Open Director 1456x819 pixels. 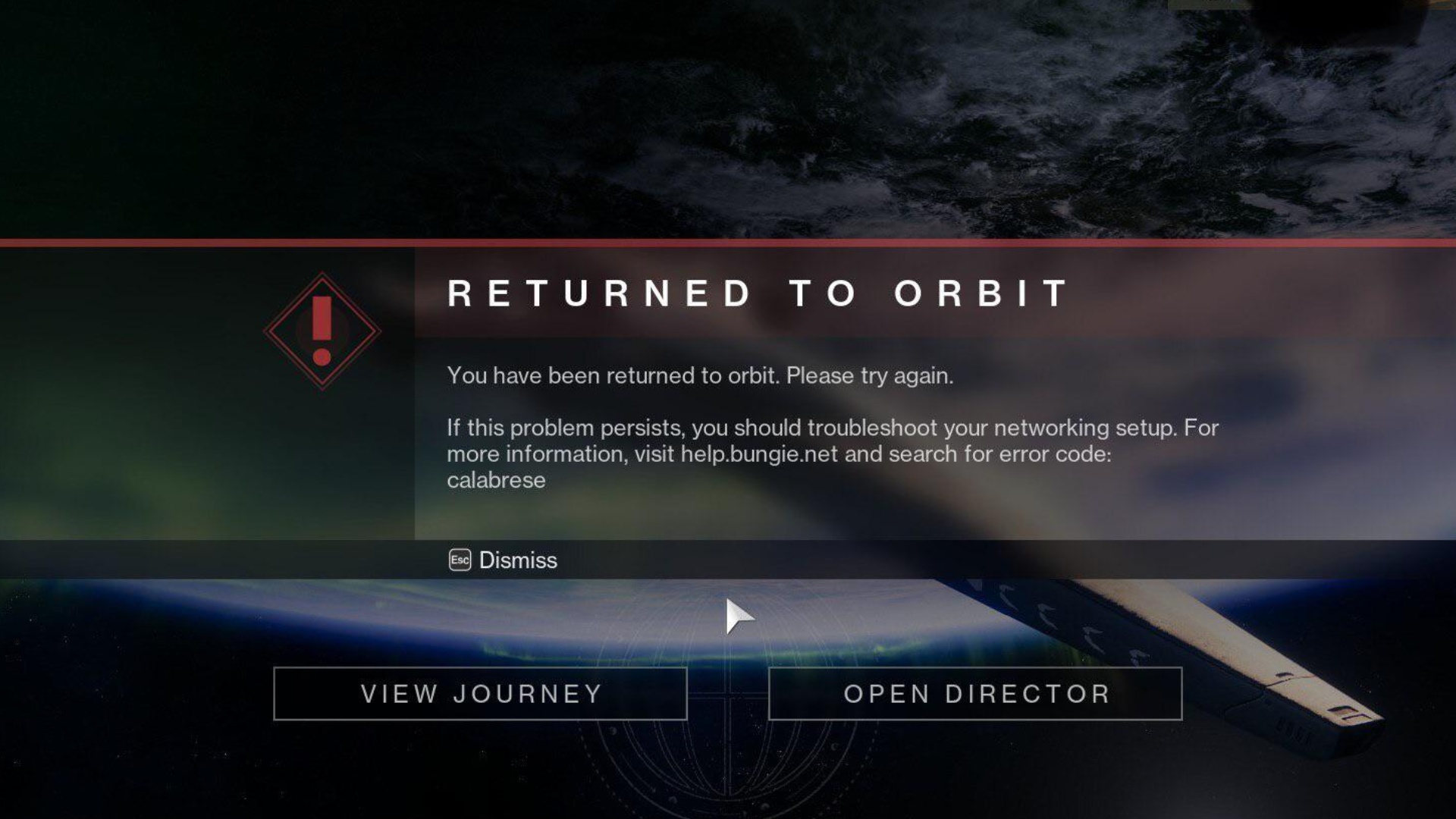(x=977, y=694)
